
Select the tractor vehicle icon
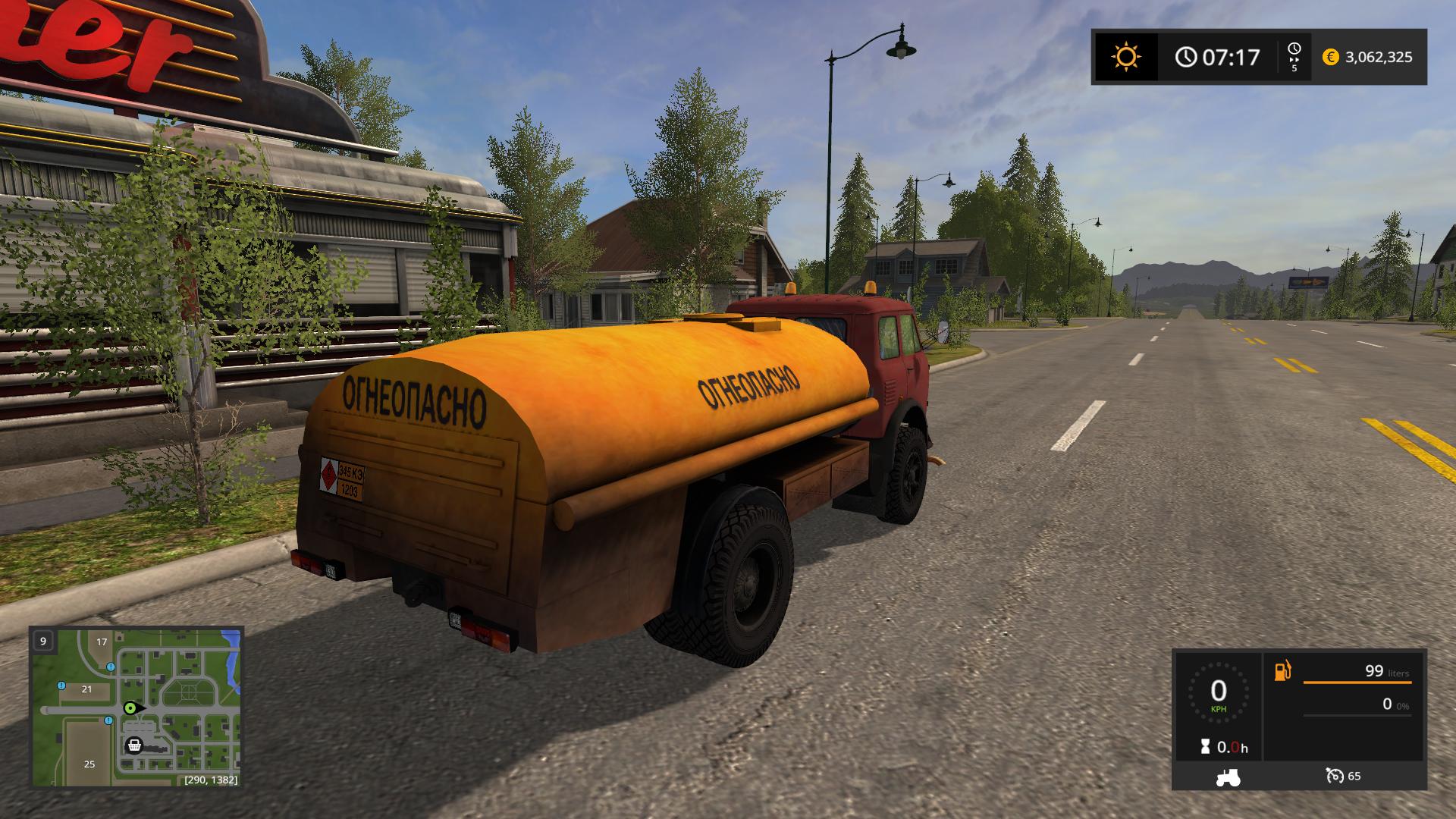coord(1228,777)
